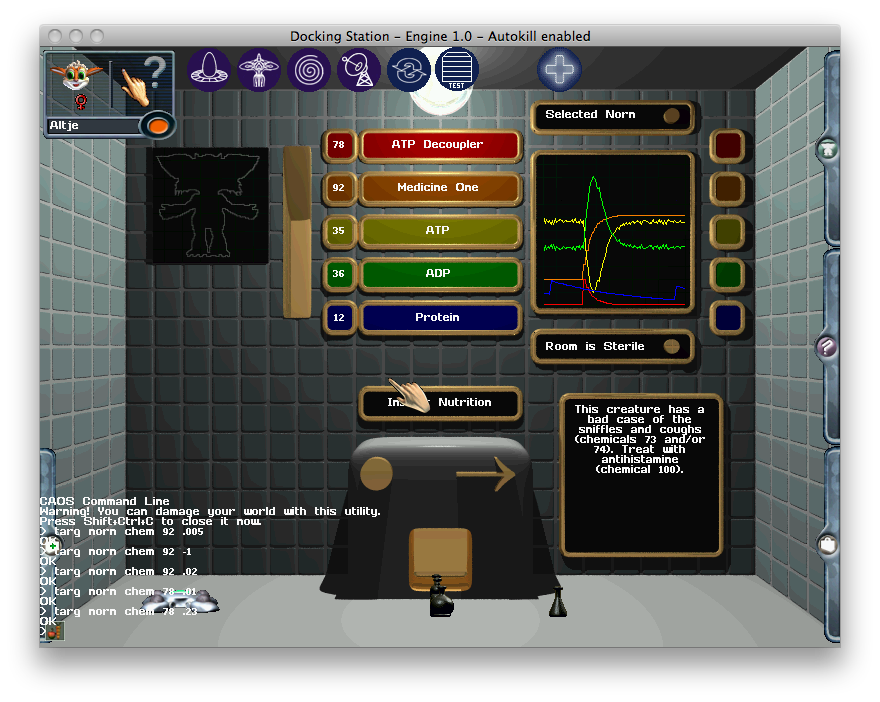The width and height of the screenshot is (880, 702).
Task: Toggle the olive yellow graph swatch
Action: pos(727,231)
